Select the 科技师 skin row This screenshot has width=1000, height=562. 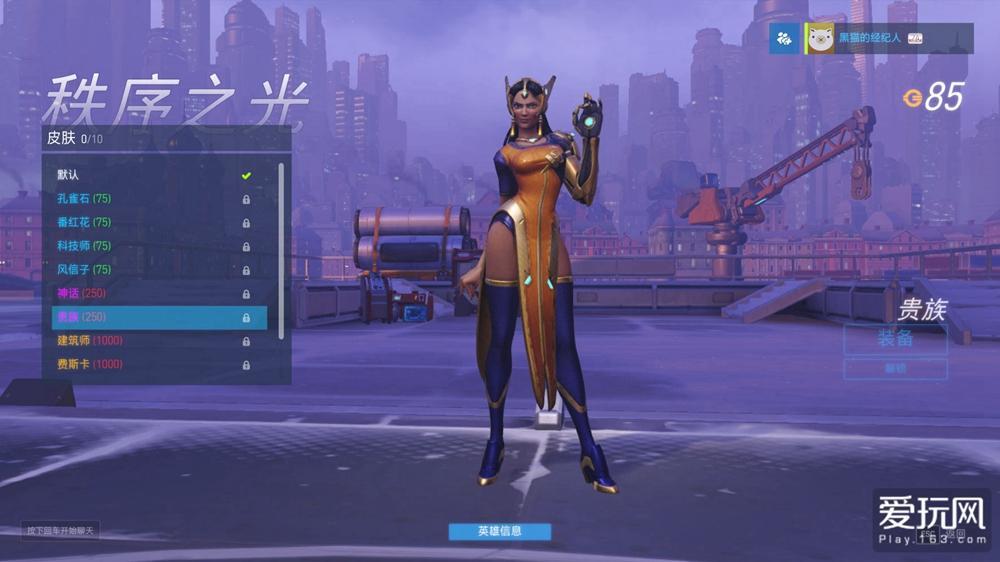(150, 246)
